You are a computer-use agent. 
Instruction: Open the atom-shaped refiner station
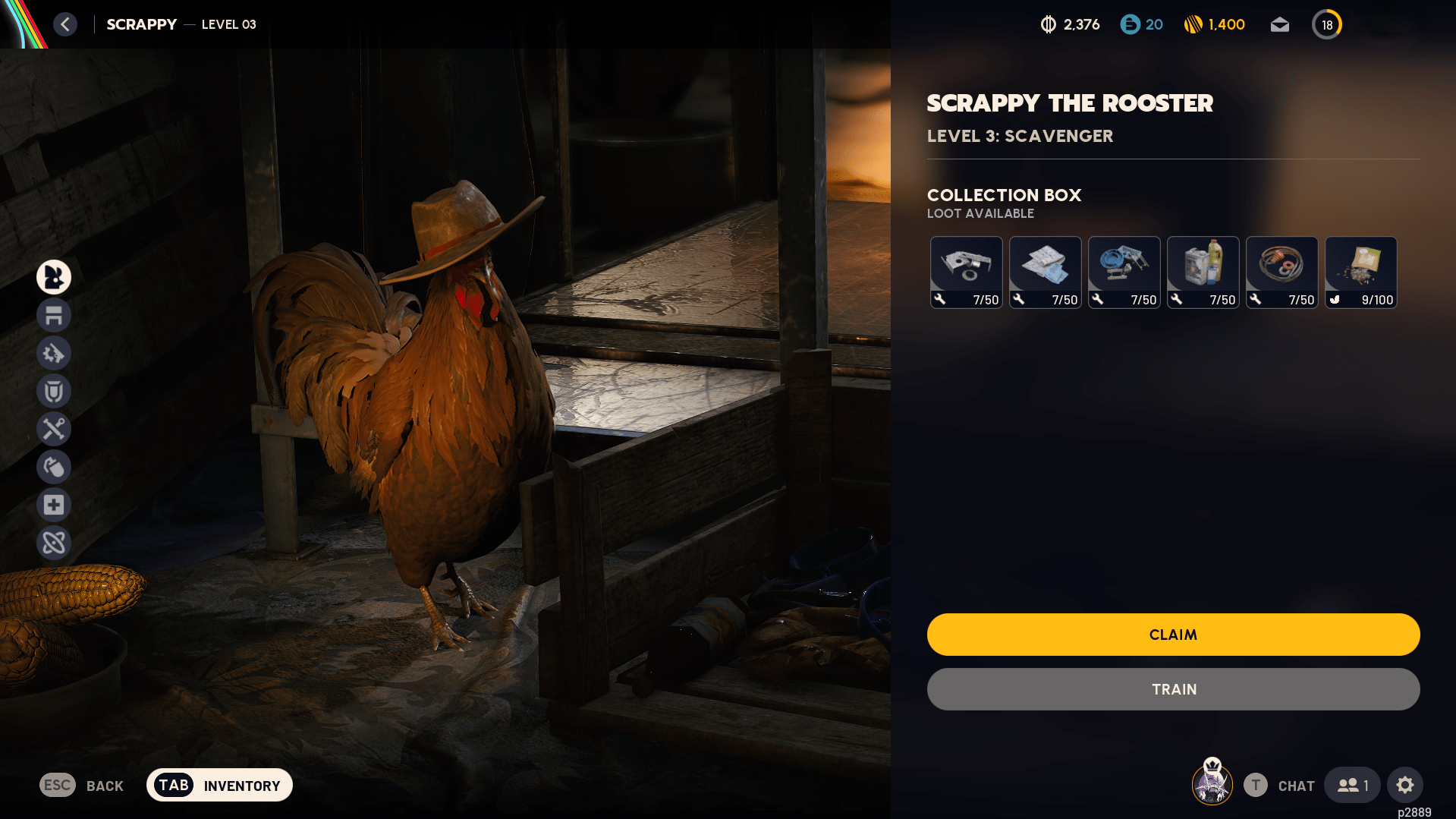click(x=54, y=543)
